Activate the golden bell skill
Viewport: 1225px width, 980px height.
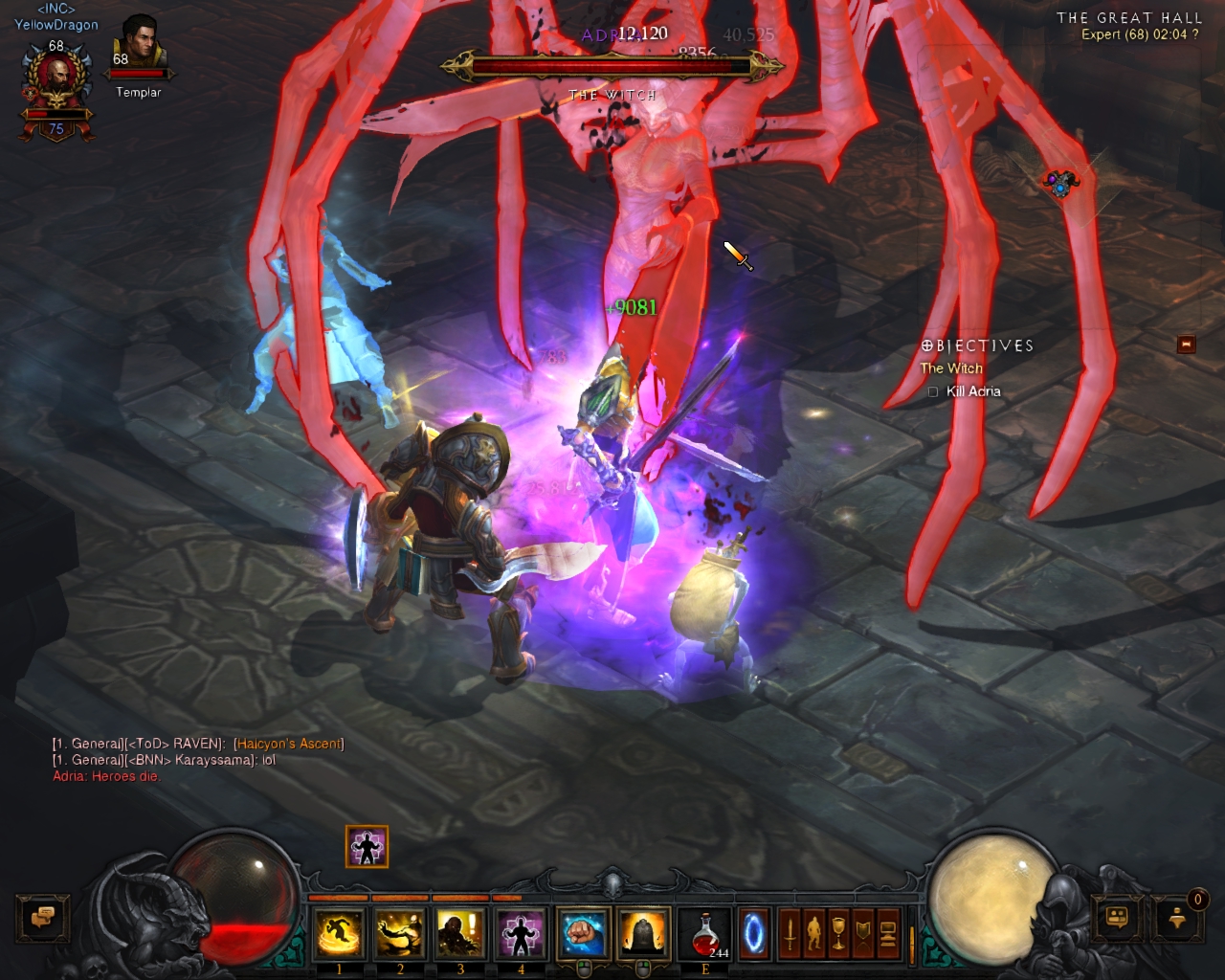click(x=643, y=933)
